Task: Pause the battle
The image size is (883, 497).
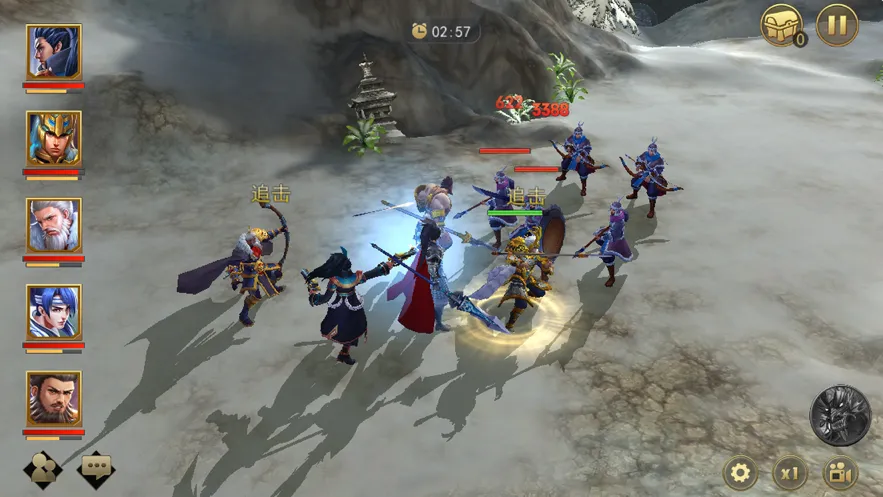Action: (836, 25)
